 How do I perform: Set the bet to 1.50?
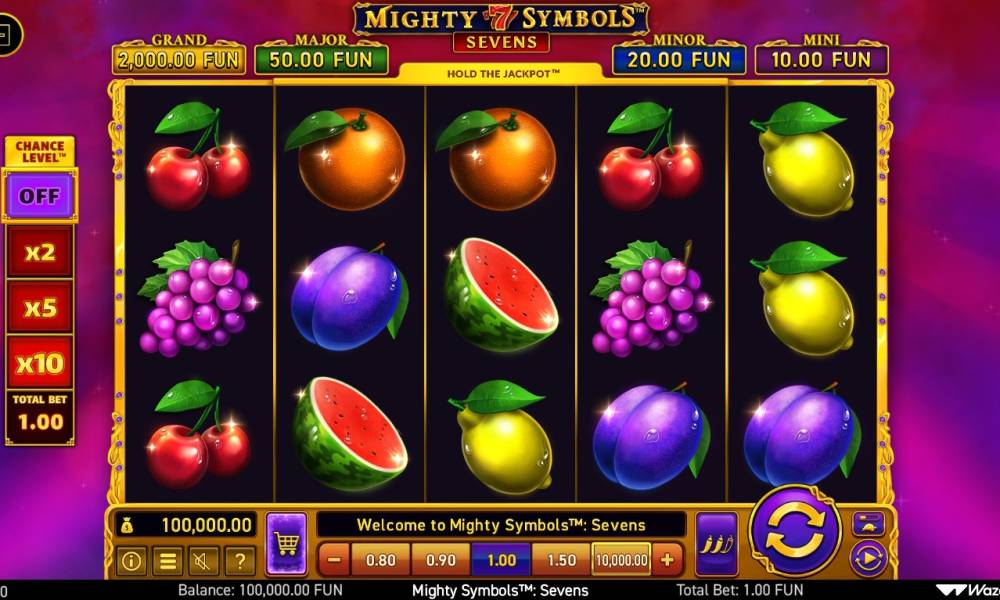pos(561,560)
